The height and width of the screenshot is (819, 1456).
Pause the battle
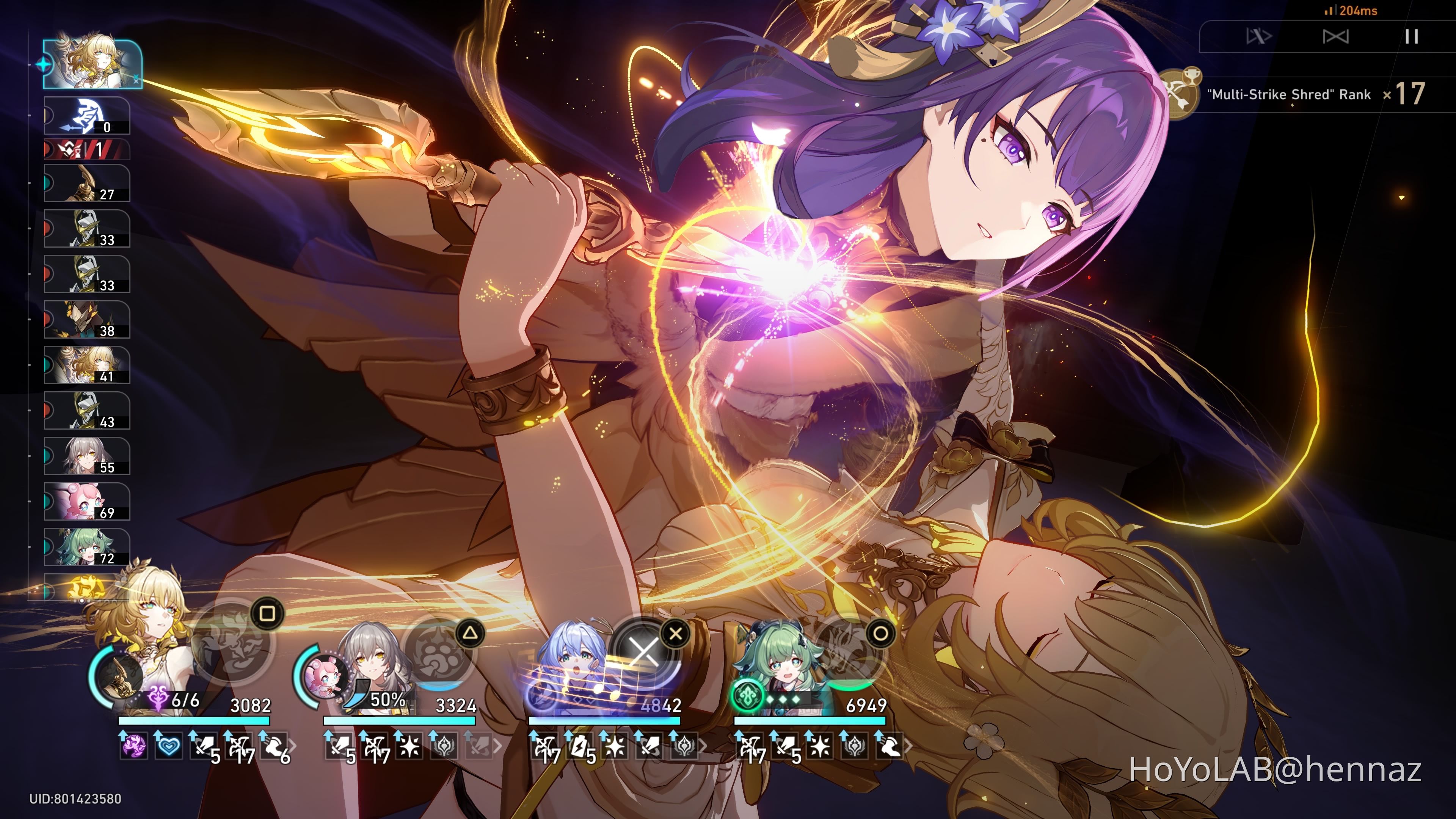point(1412,36)
